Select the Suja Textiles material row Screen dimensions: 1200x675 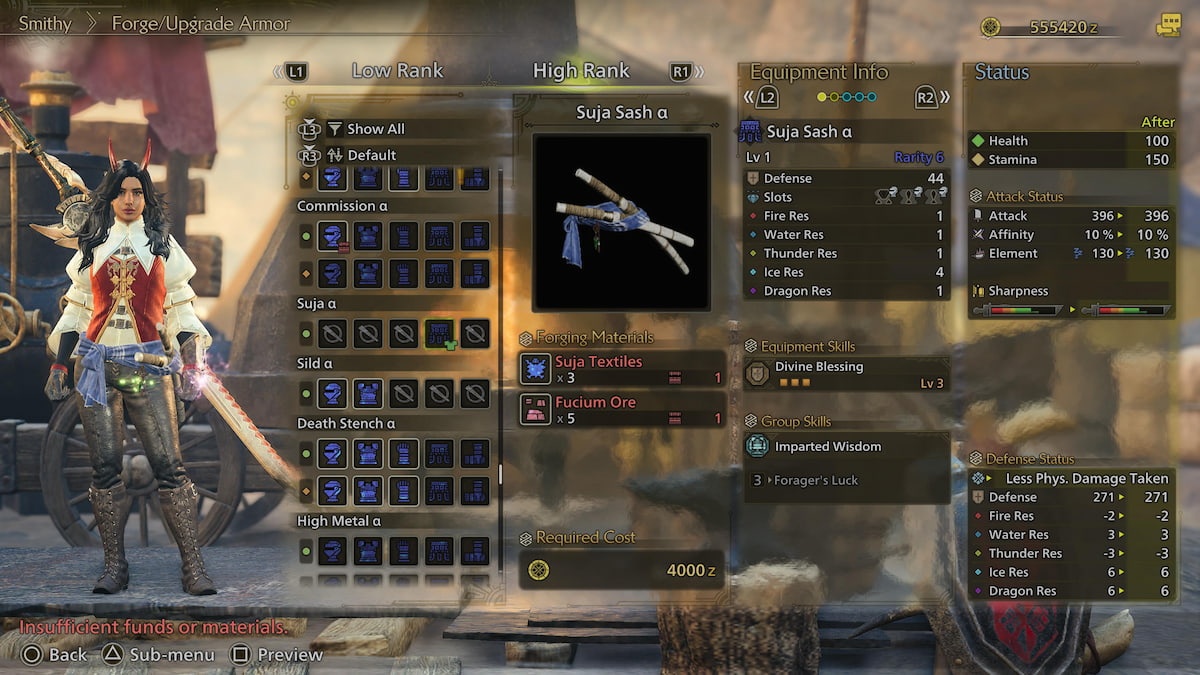[x=622, y=369]
